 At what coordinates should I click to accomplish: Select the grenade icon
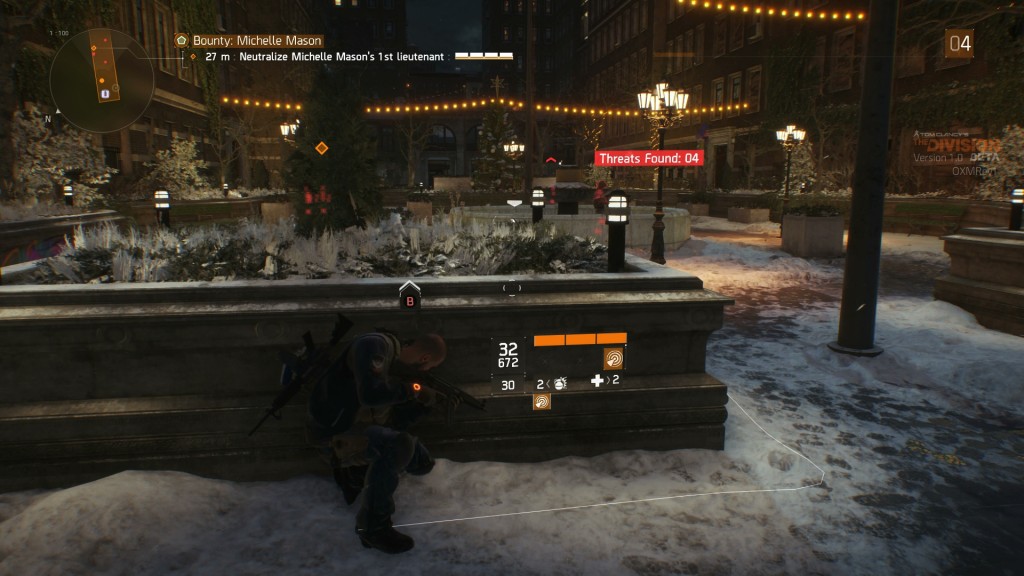pyautogui.click(x=561, y=382)
